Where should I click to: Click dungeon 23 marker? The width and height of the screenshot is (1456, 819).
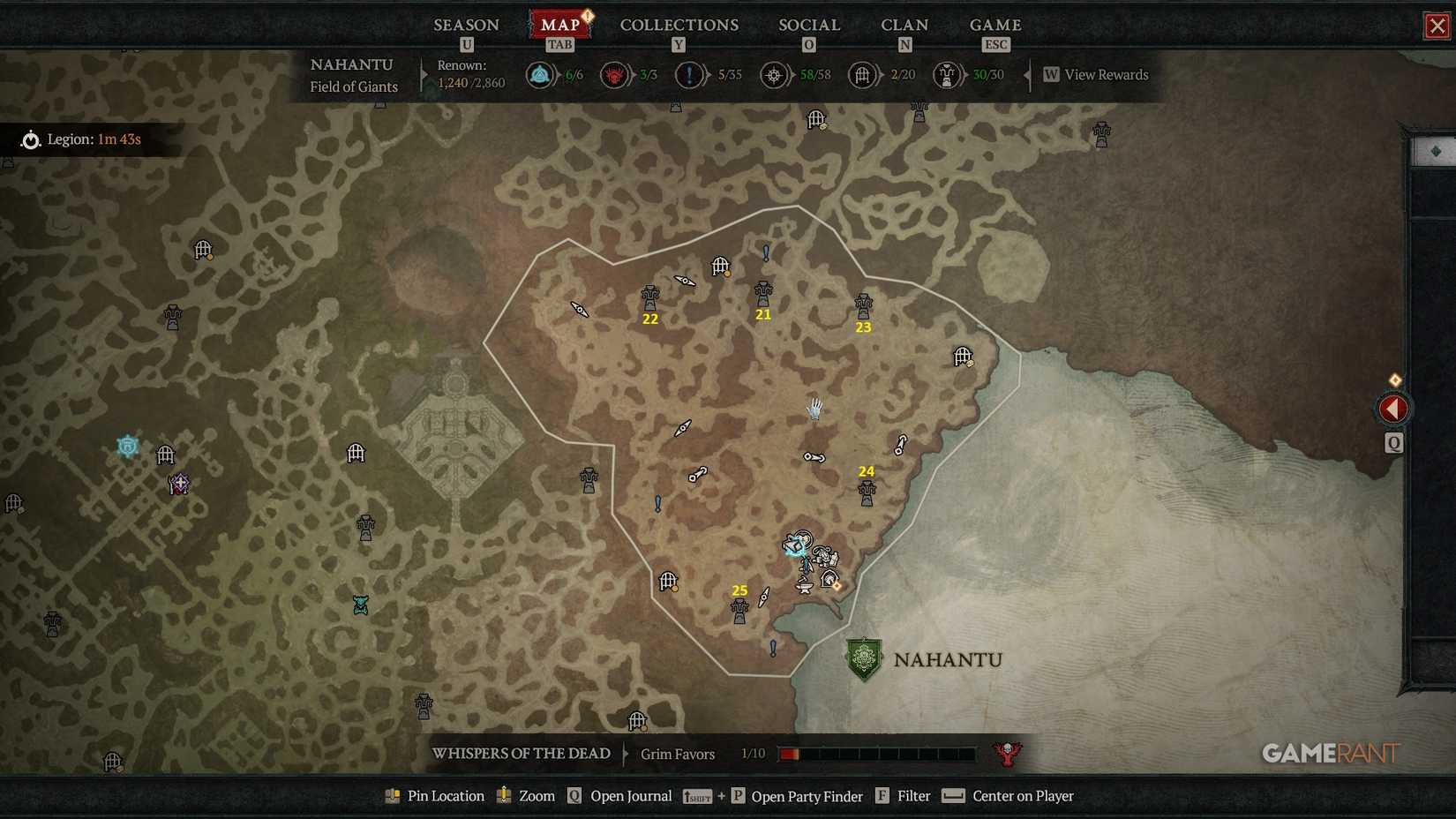coord(862,304)
